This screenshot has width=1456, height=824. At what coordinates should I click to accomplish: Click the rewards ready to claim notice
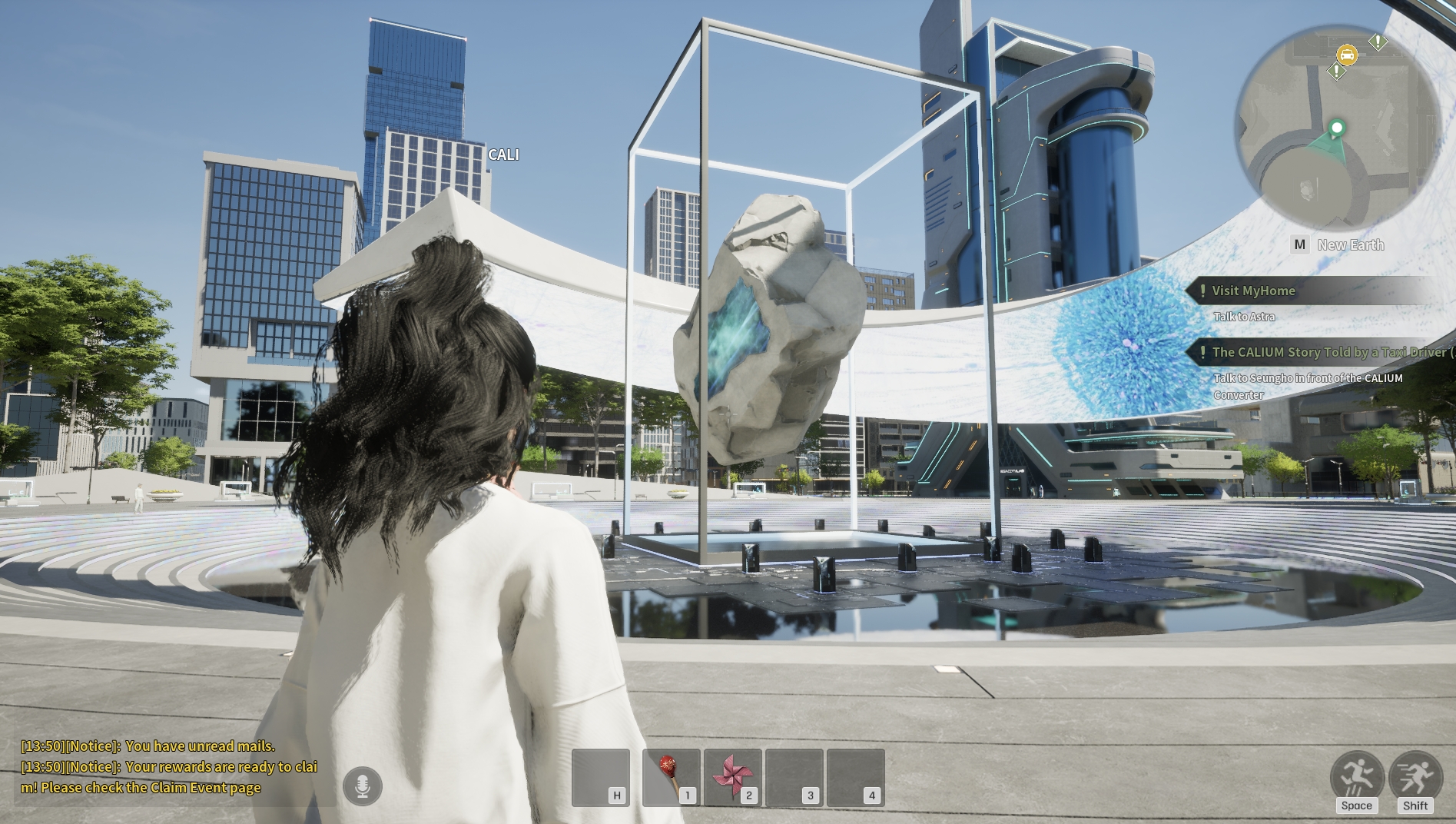tap(169, 777)
